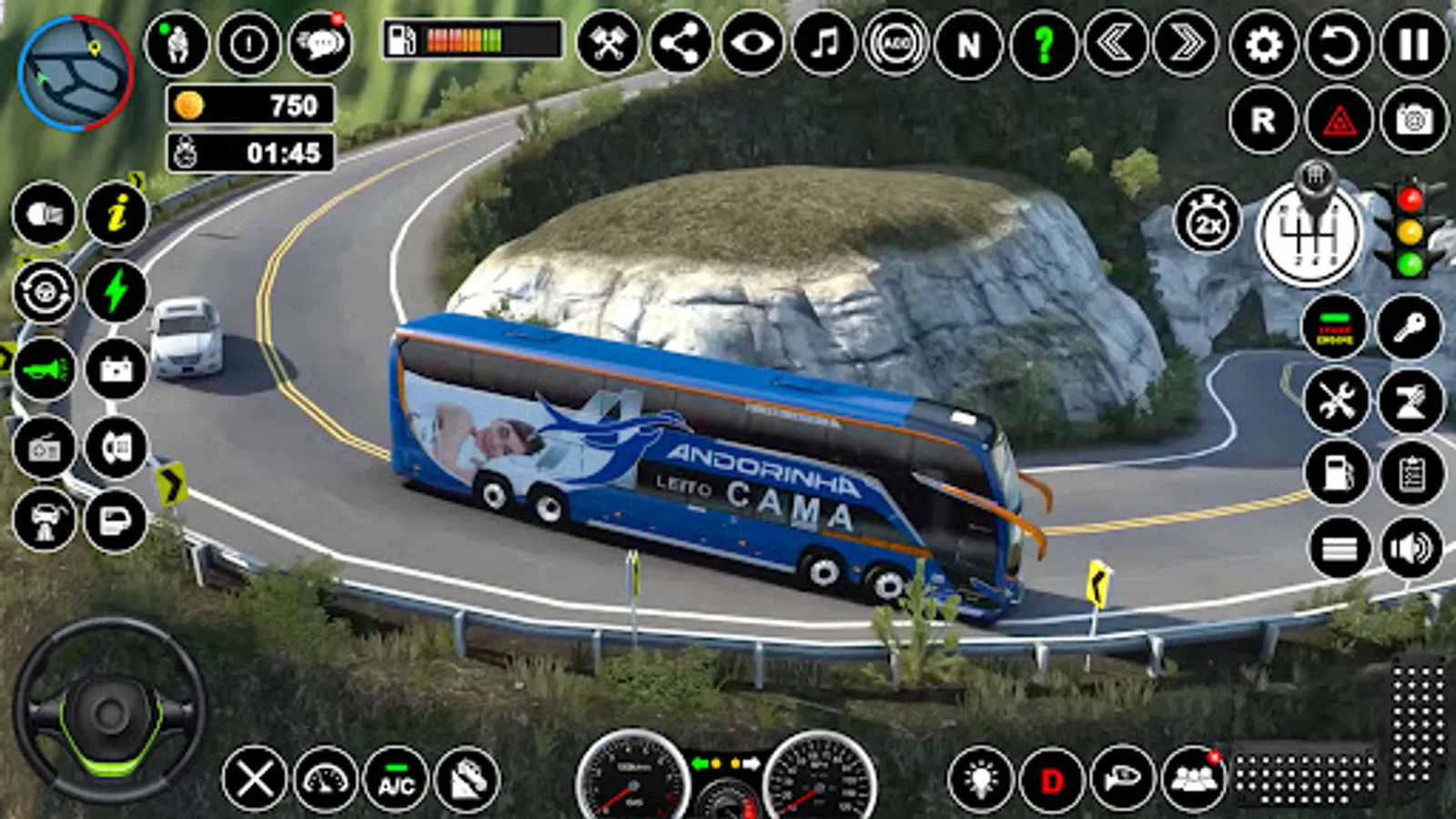Activate the 2x stopwatch speed boost
The image size is (1456, 819).
pyautogui.click(x=1208, y=221)
